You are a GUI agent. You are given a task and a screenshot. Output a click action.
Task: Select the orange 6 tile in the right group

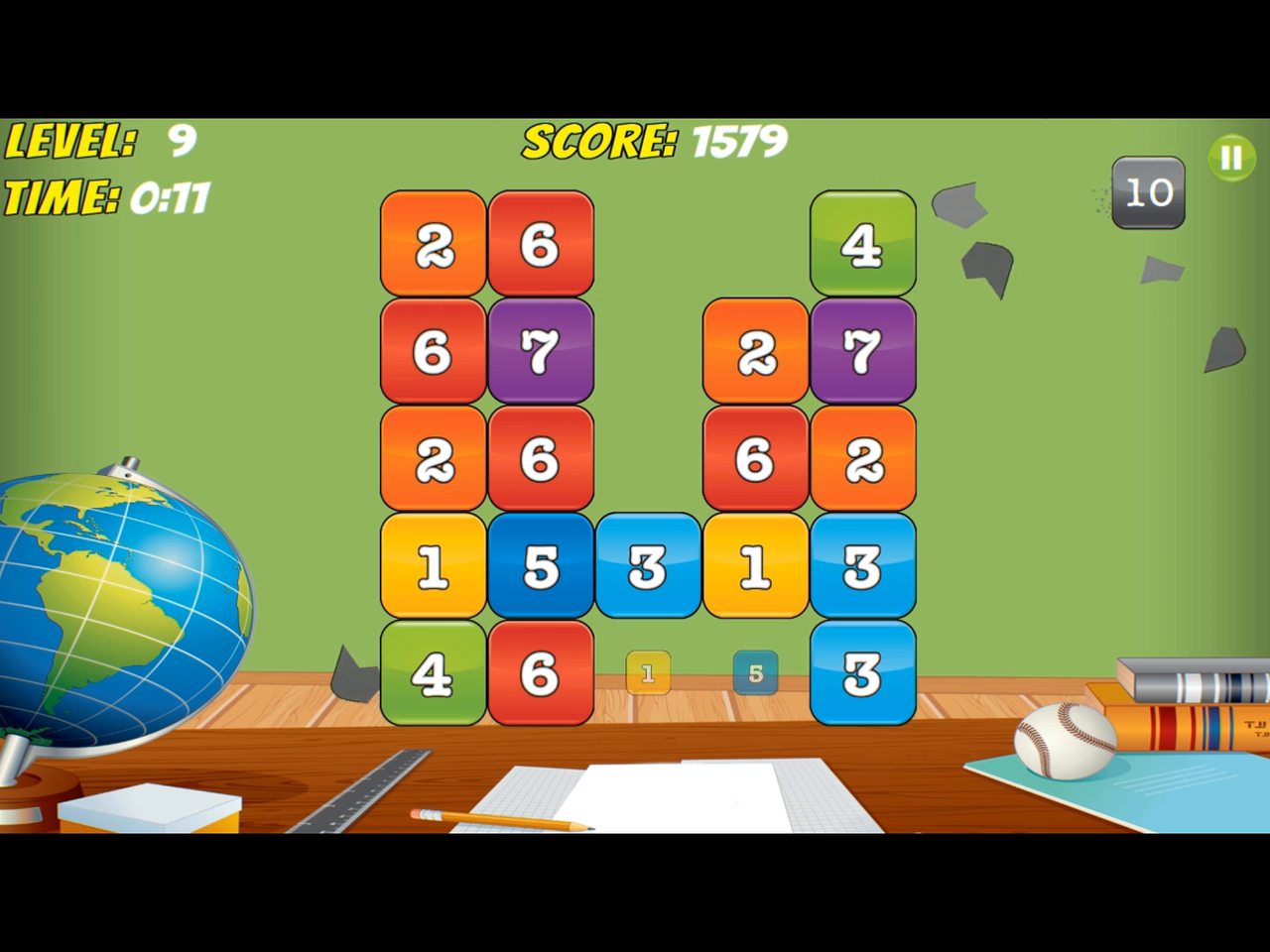click(x=756, y=460)
